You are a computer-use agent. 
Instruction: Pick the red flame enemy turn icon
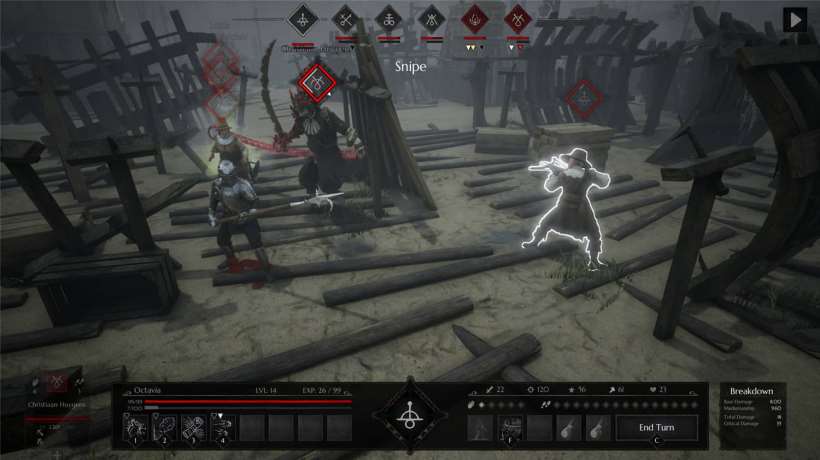475,18
